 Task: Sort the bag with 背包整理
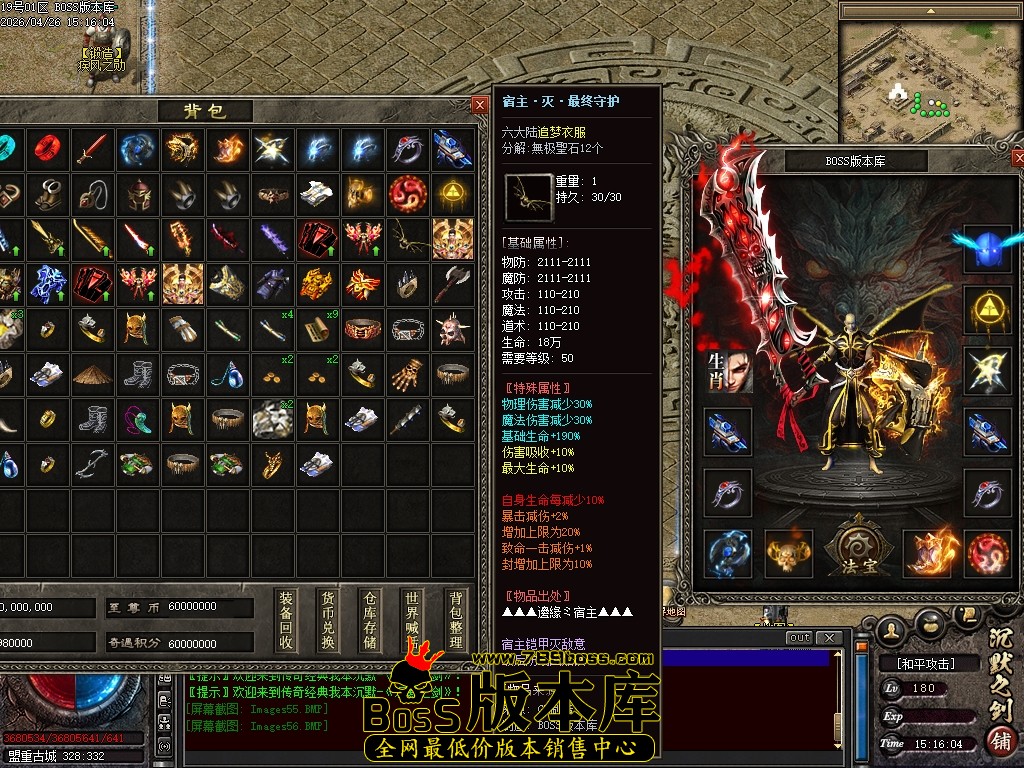[456, 620]
